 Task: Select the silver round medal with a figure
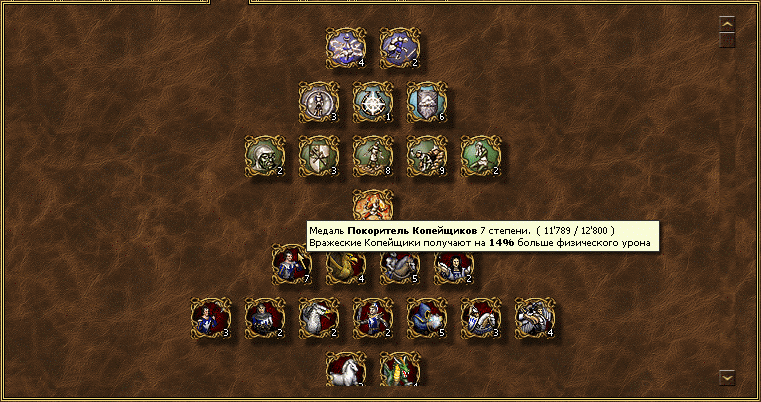point(319,101)
